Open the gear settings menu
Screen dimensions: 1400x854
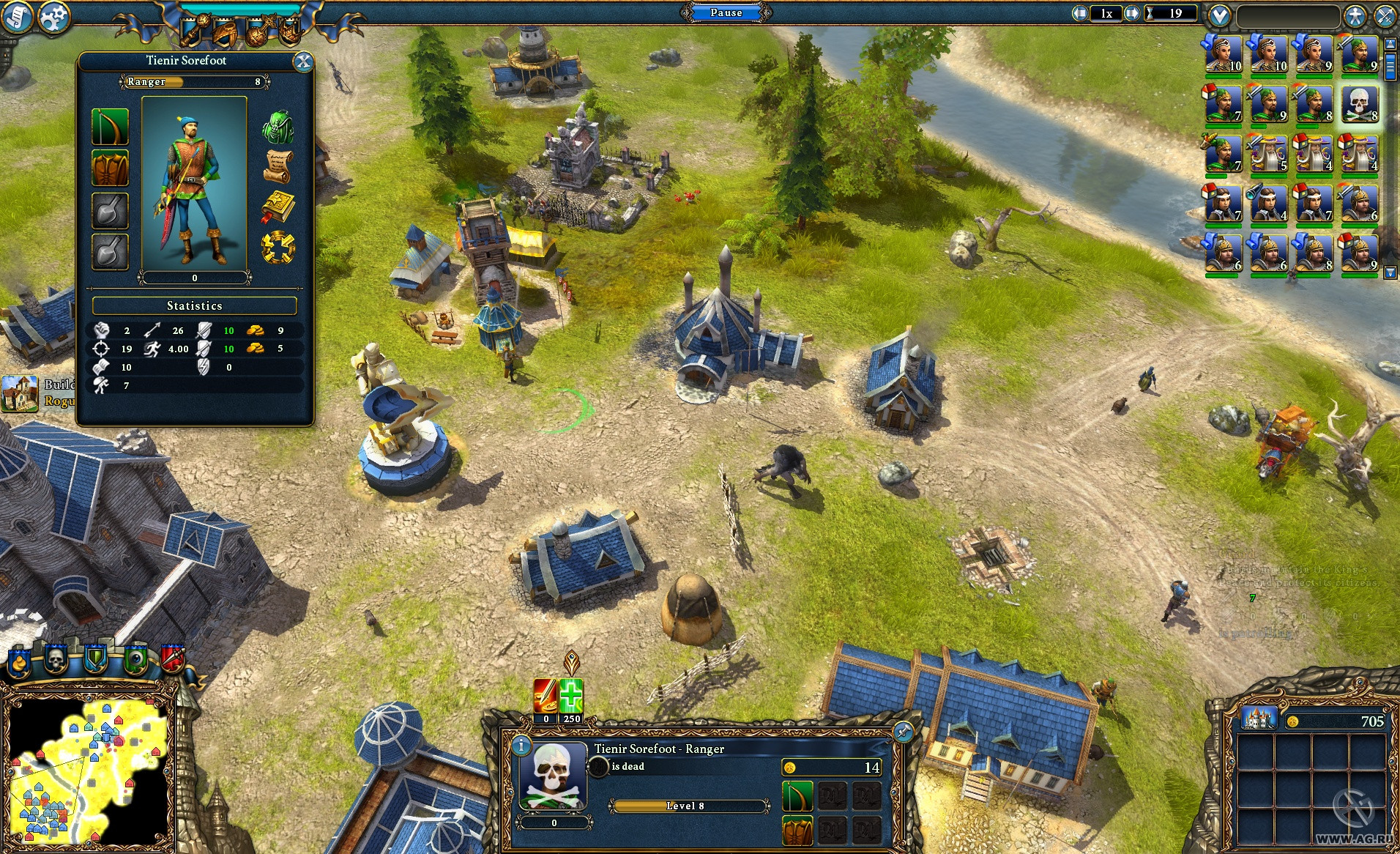coord(53,17)
